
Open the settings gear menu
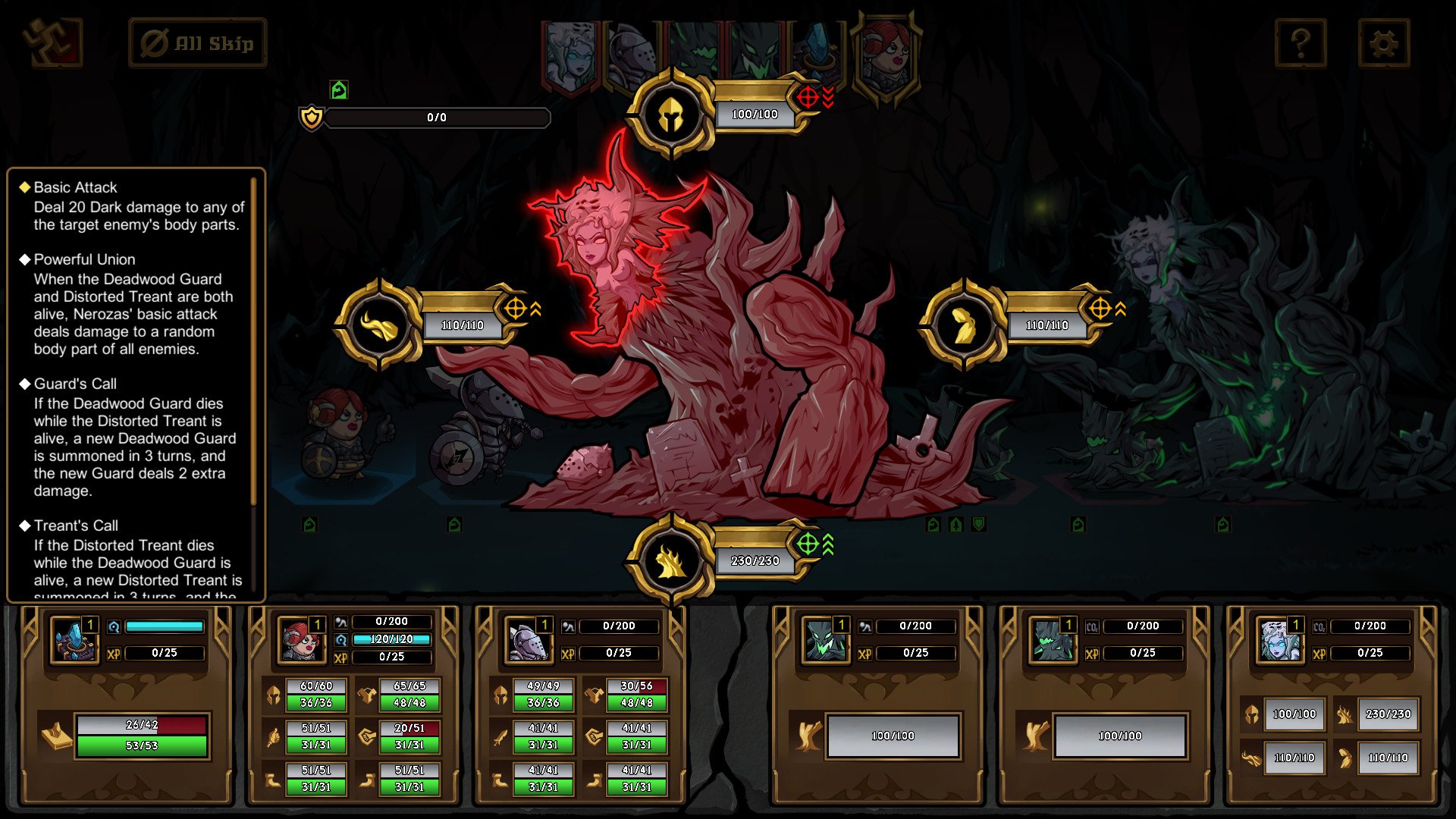click(x=1383, y=43)
